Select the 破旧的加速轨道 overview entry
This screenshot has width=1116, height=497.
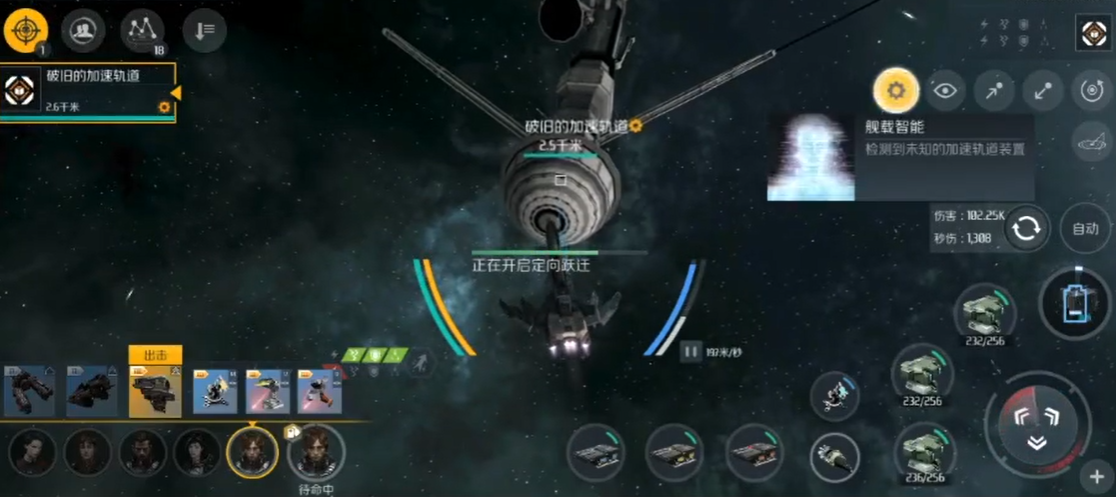88,93
